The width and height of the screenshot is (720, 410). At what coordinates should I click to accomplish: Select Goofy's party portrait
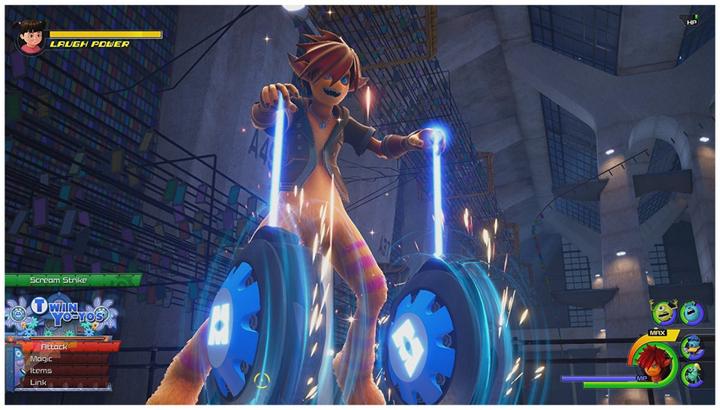(692, 374)
